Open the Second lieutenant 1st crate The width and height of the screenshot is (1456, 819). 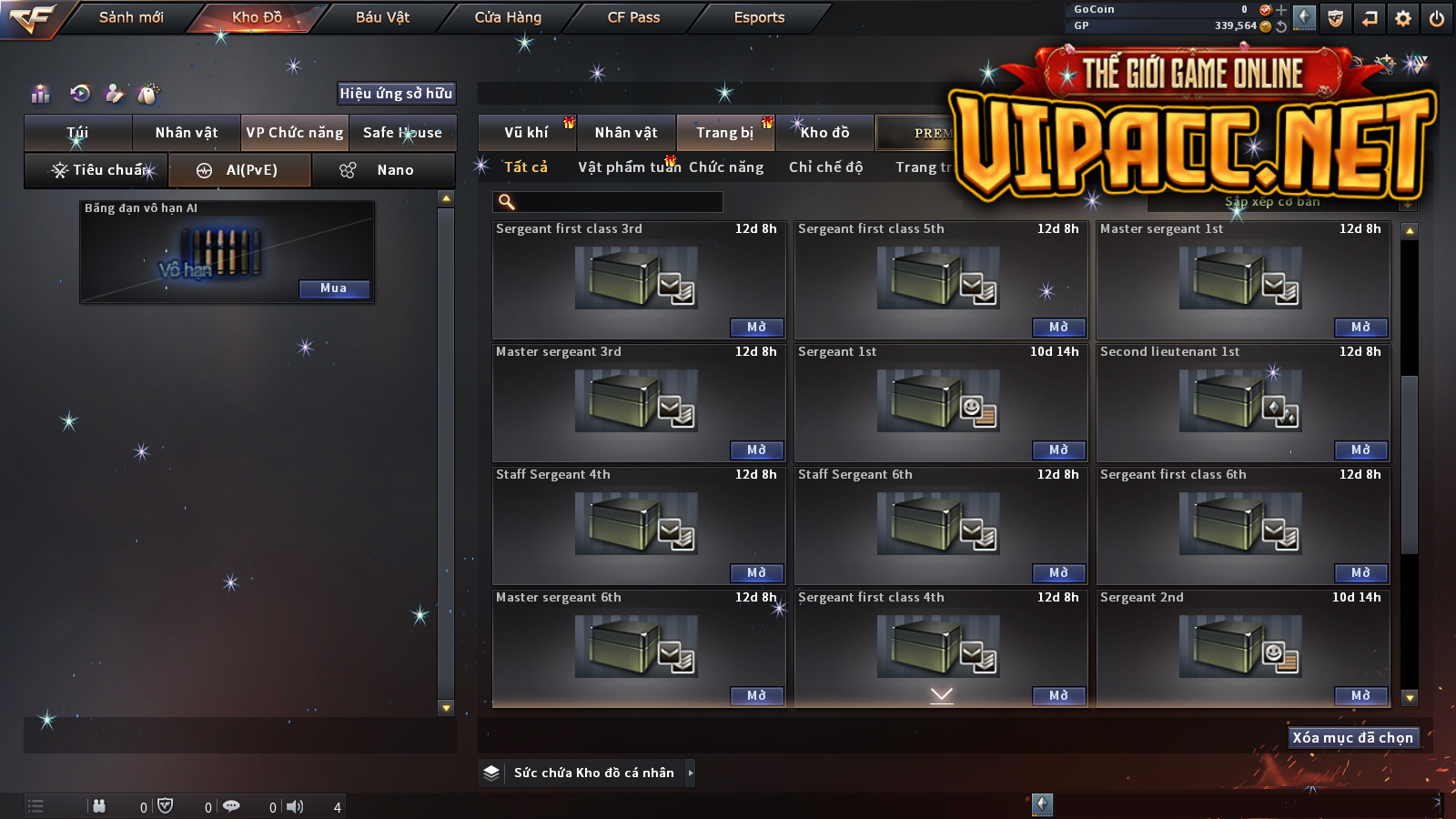(1360, 450)
